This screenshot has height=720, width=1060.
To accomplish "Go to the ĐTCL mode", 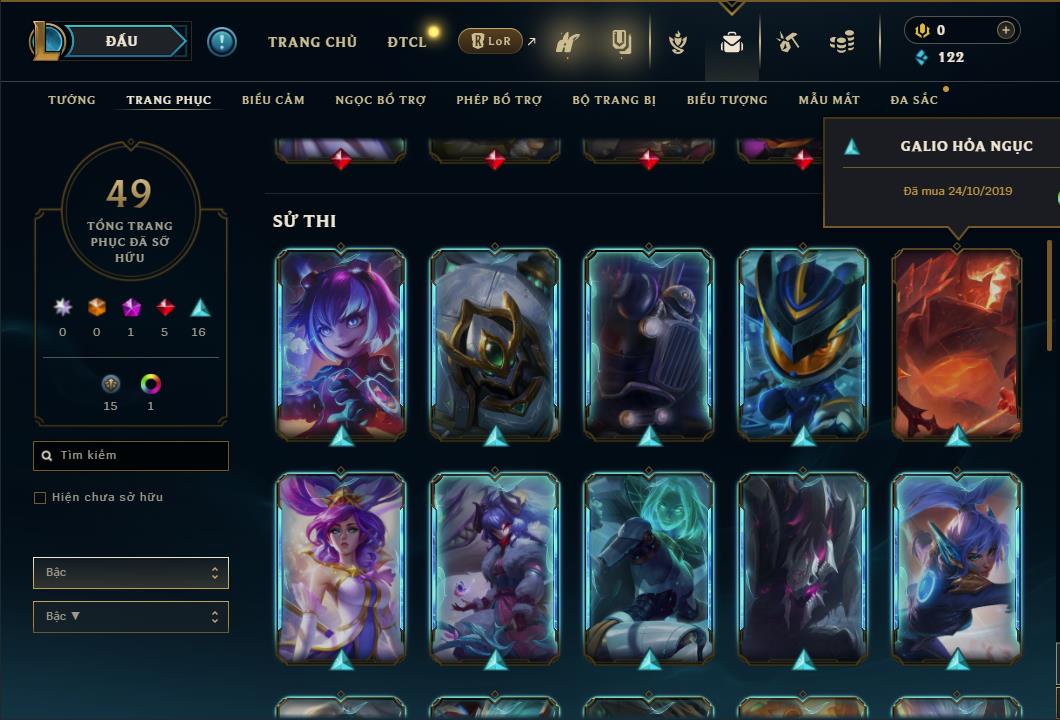I will [406, 42].
